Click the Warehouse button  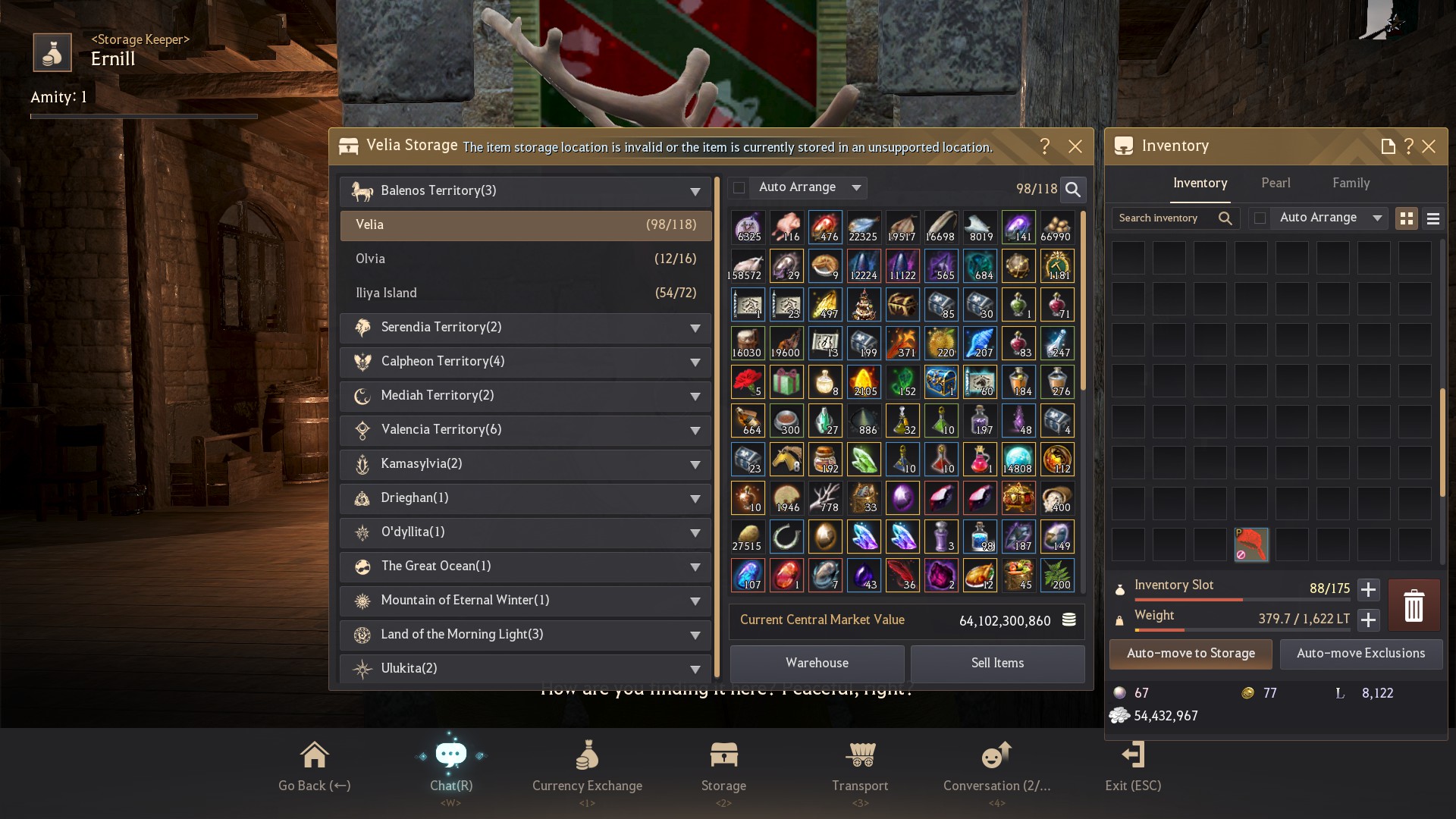[817, 663]
